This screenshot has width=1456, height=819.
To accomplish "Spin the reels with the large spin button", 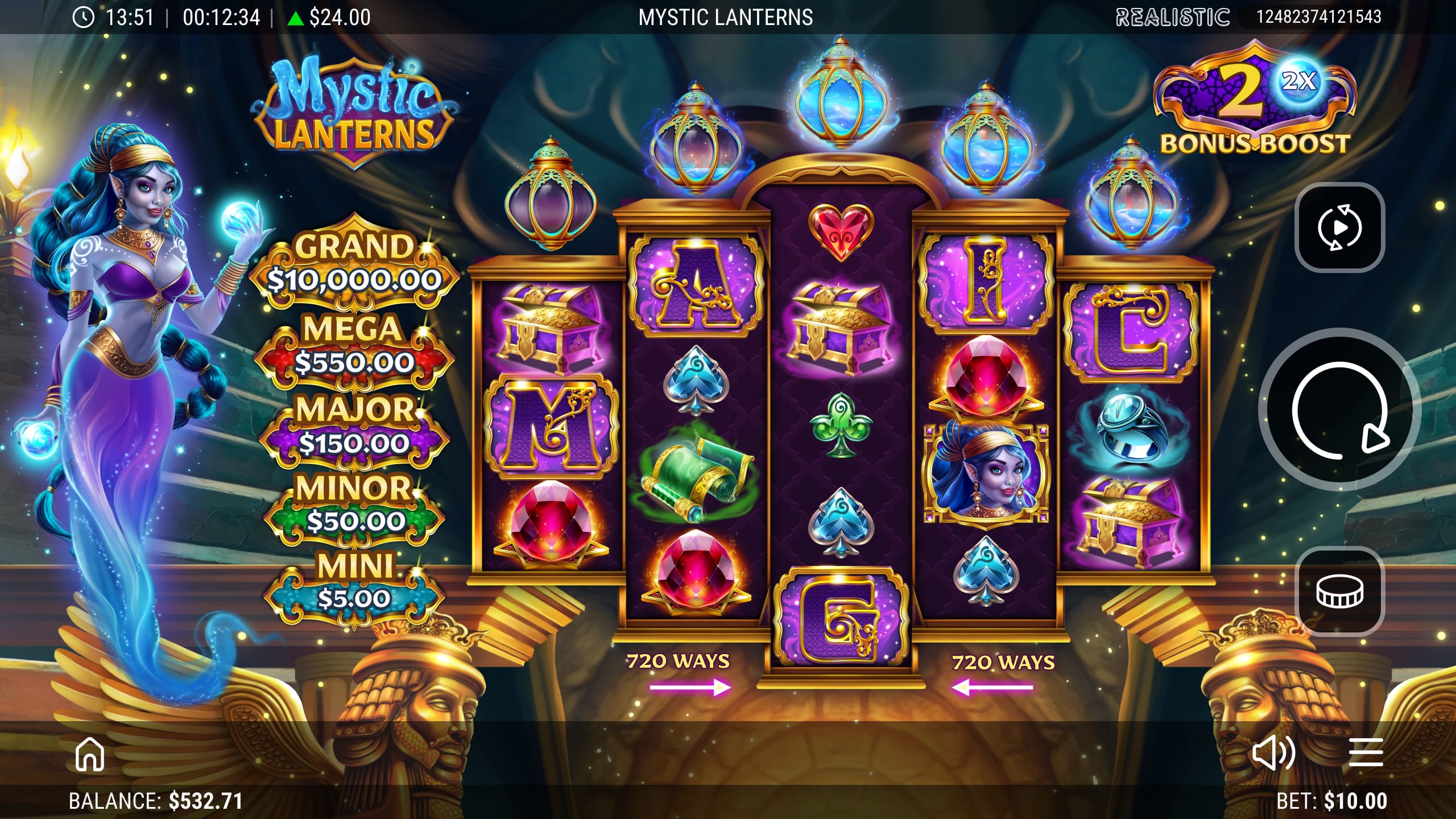I will click(x=1339, y=409).
